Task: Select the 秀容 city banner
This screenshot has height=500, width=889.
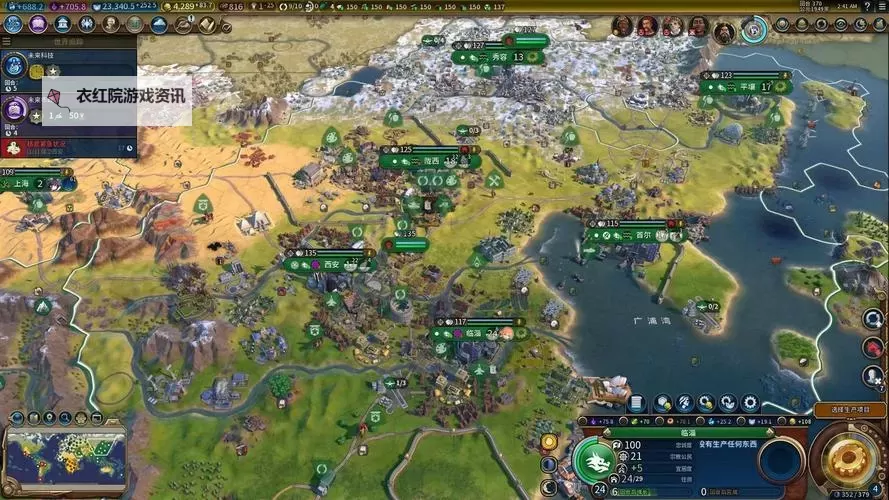Action: coord(497,57)
